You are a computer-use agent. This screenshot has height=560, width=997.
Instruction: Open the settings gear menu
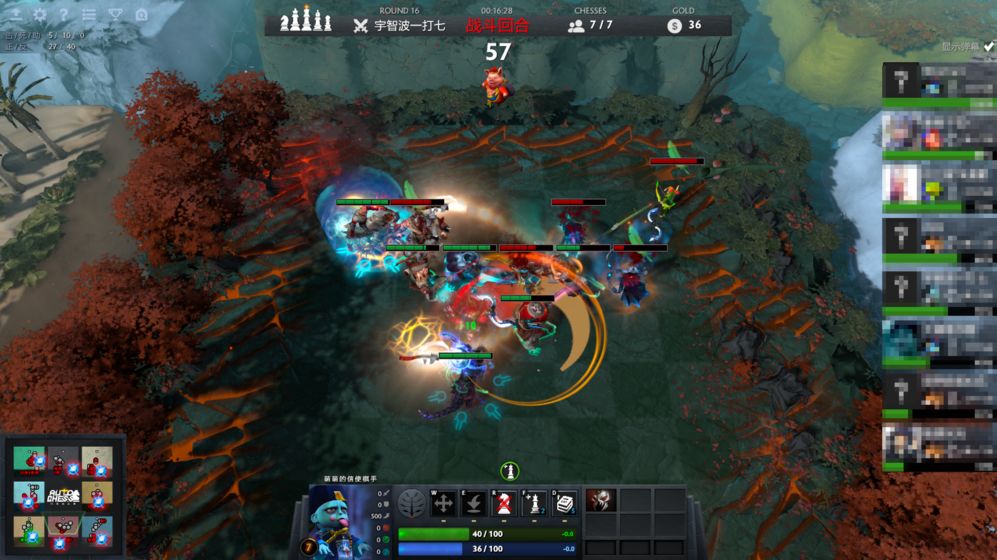click(x=40, y=15)
